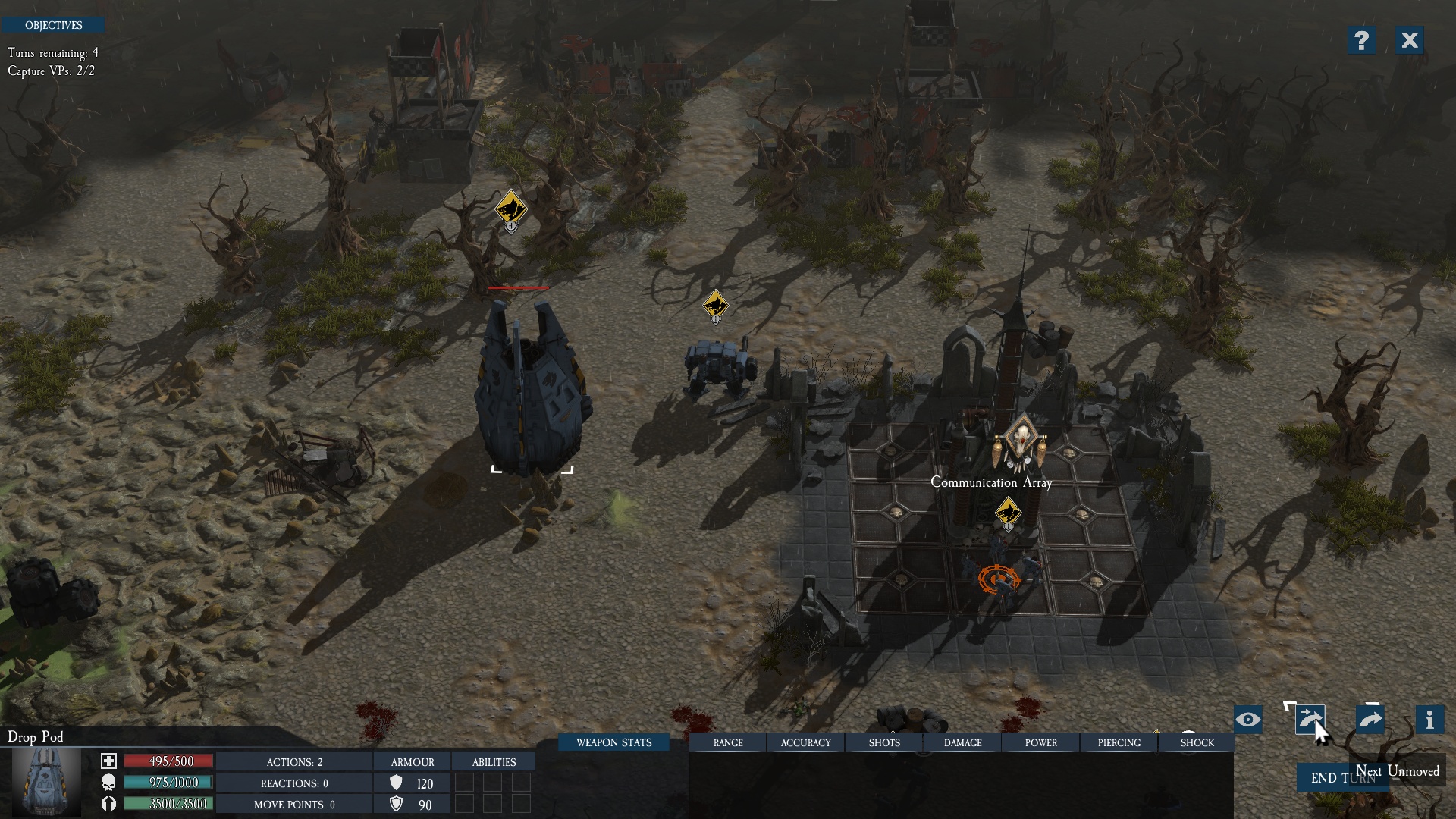Open the question mark help button
1456x819 pixels.
(1361, 40)
